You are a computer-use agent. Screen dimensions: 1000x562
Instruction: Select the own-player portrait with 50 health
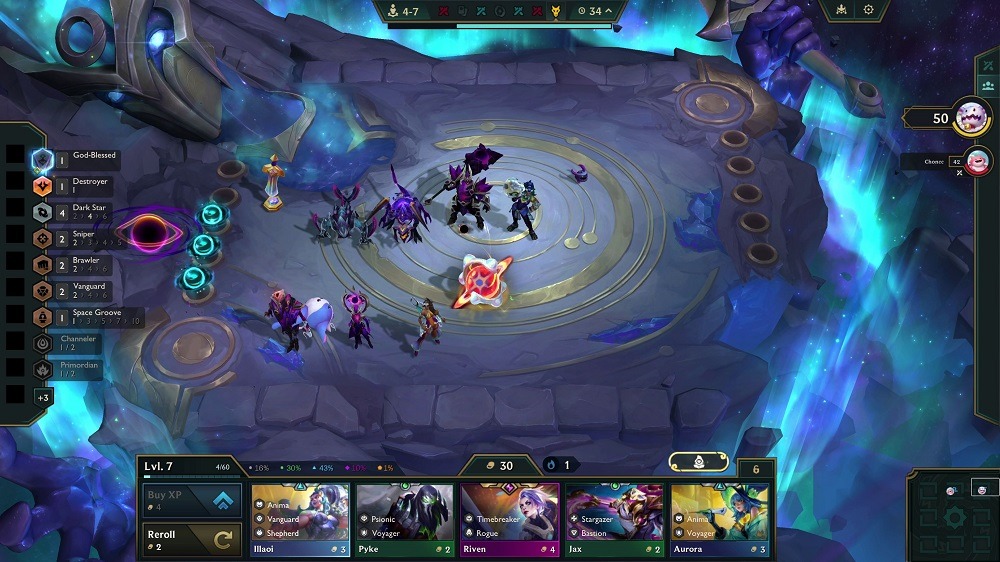[x=972, y=118]
